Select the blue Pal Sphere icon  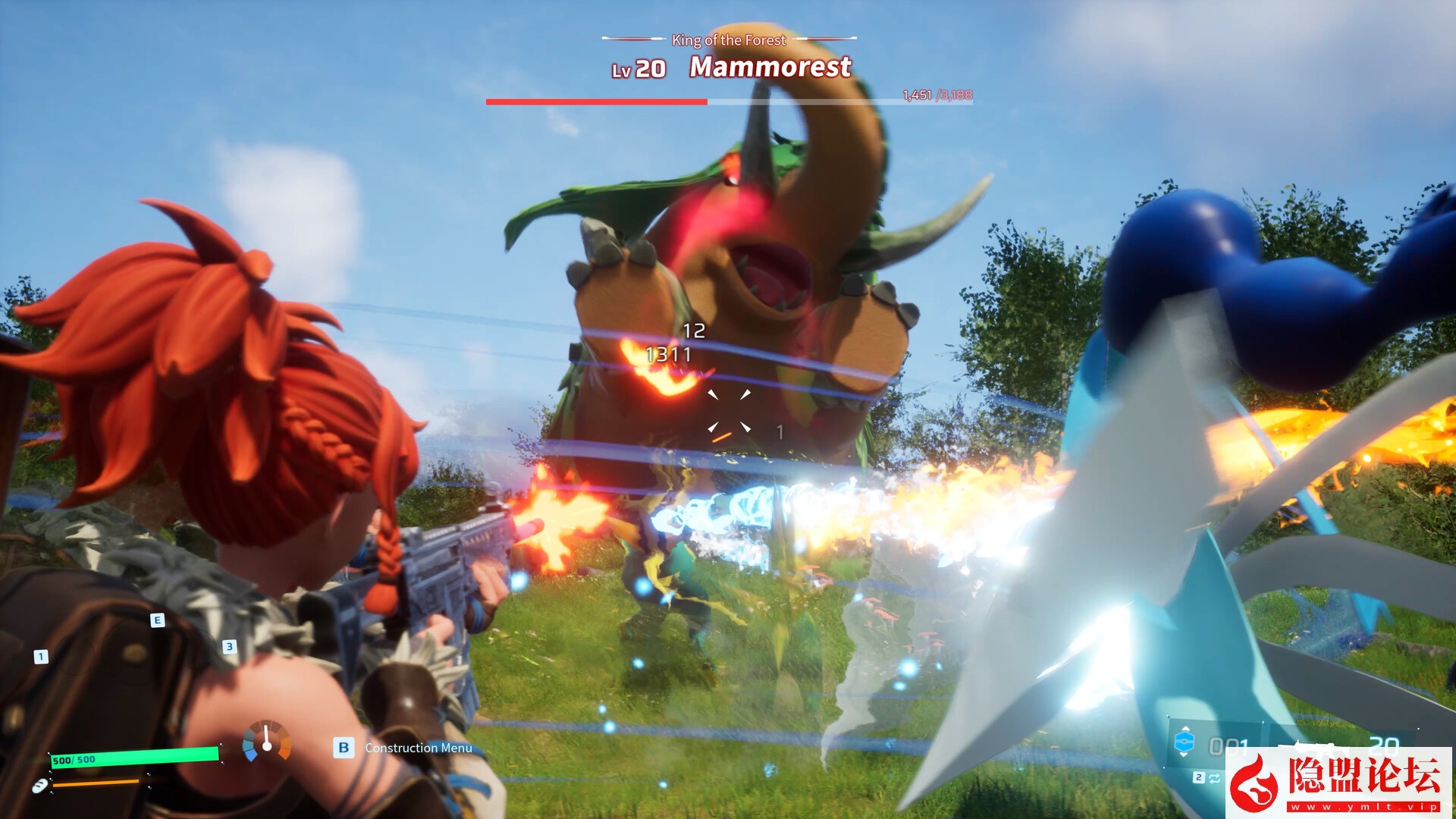tap(1184, 742)
